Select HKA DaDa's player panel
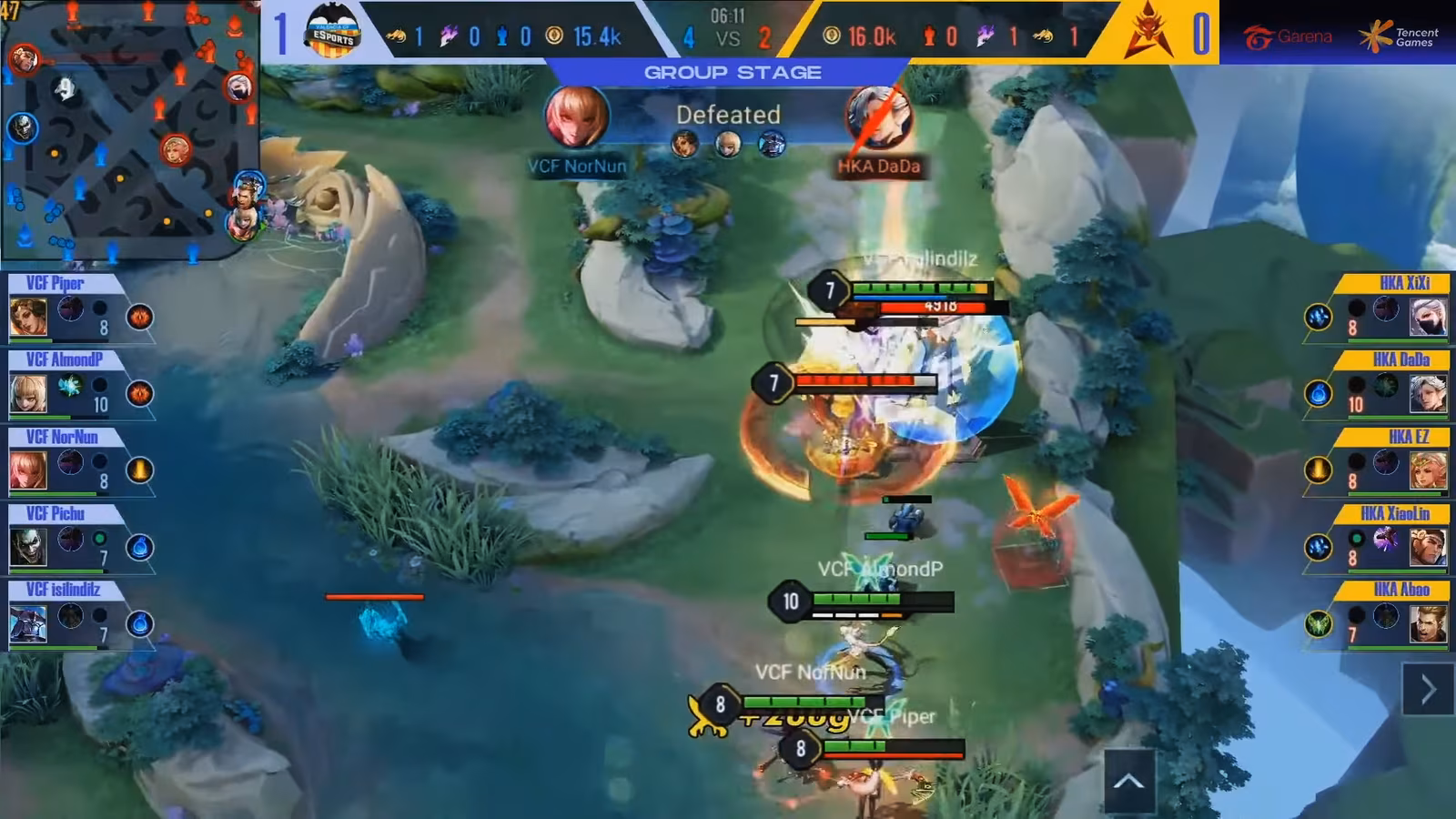The height and width of the screenshot is (819, 1456). [1376, 383]
